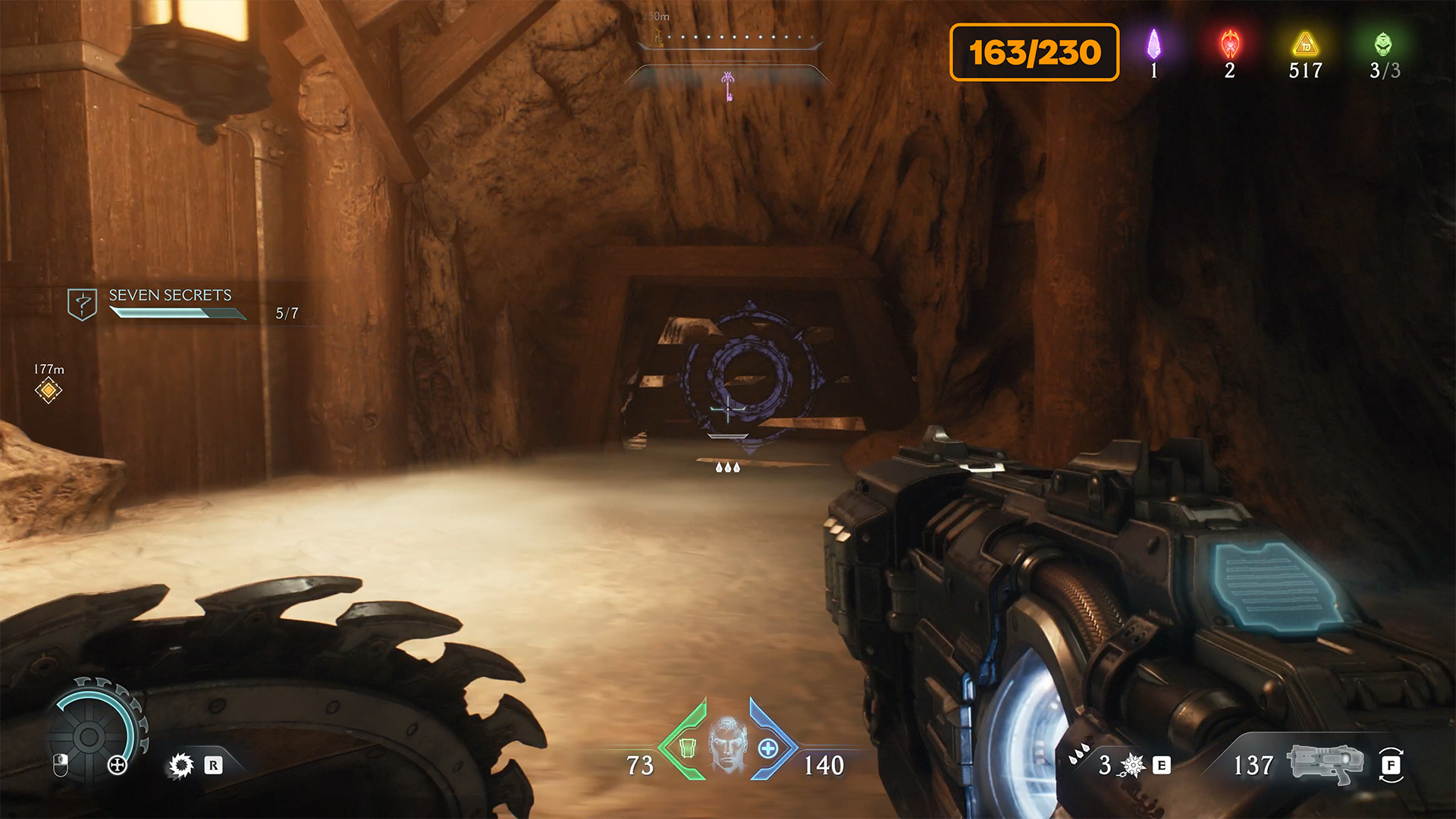1456x819 pixels.
Task: Select the red ruby currency icon
Action: (x=1229, y=45)
